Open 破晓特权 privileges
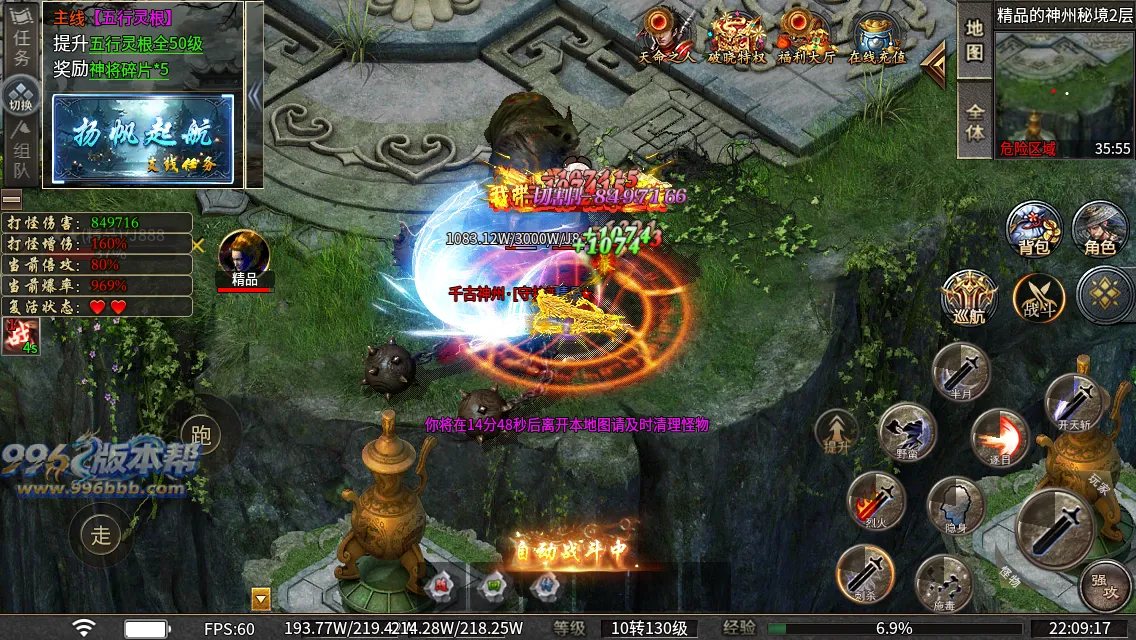This screenshot has width=1136, height=640. click(x=736, y=35)
